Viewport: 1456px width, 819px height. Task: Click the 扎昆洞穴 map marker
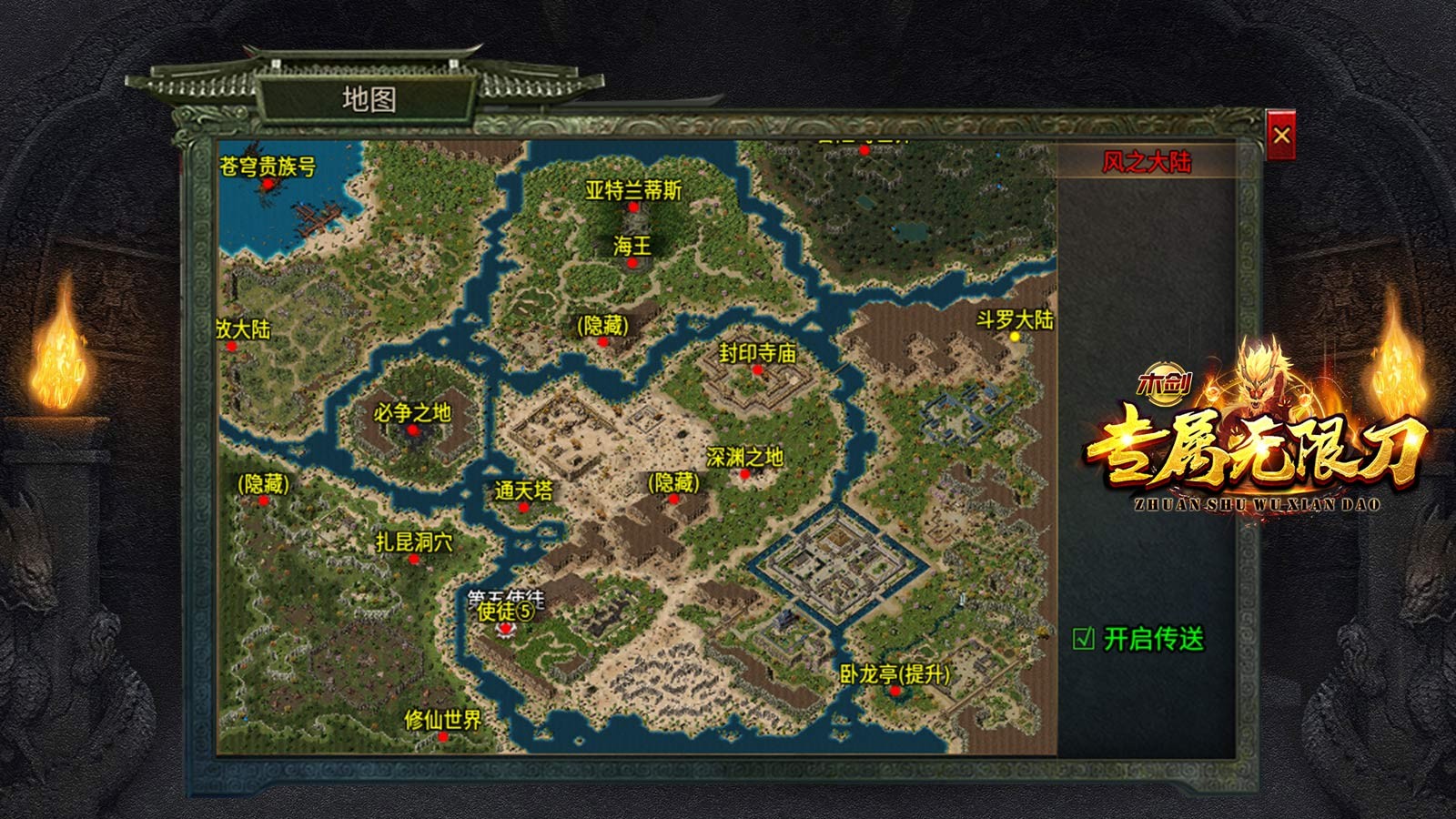pyautogui.click(x=414, y=559)
